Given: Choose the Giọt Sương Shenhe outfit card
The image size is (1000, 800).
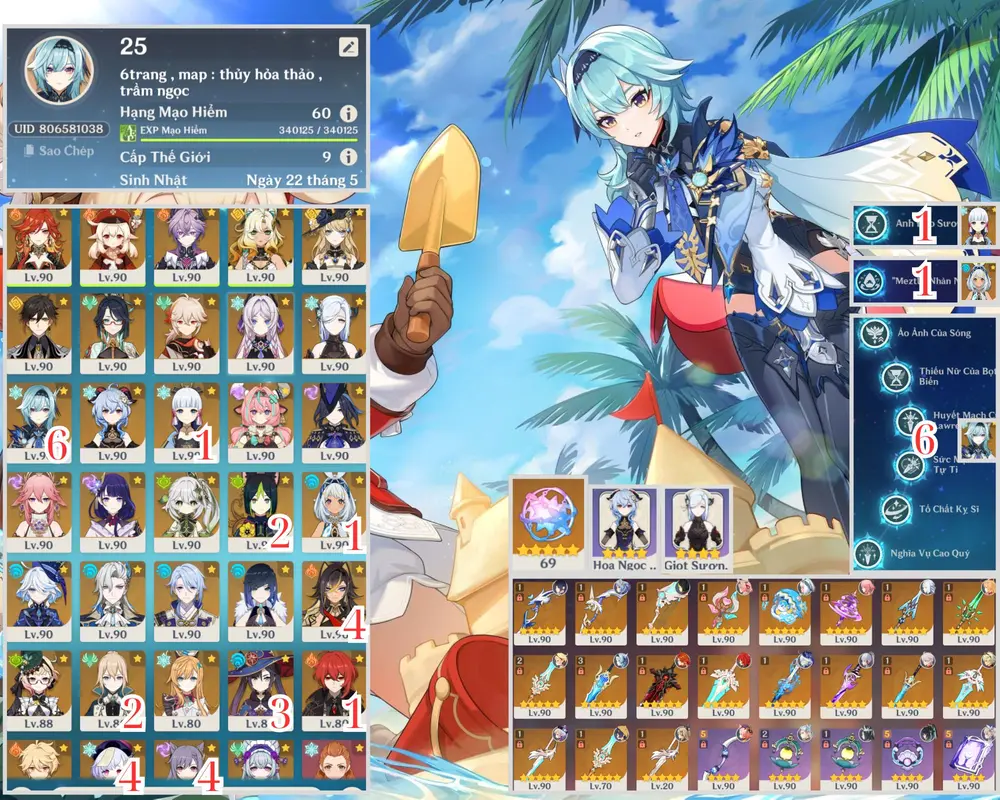Looking at the screenshot, I should click(x=697, y=522).
